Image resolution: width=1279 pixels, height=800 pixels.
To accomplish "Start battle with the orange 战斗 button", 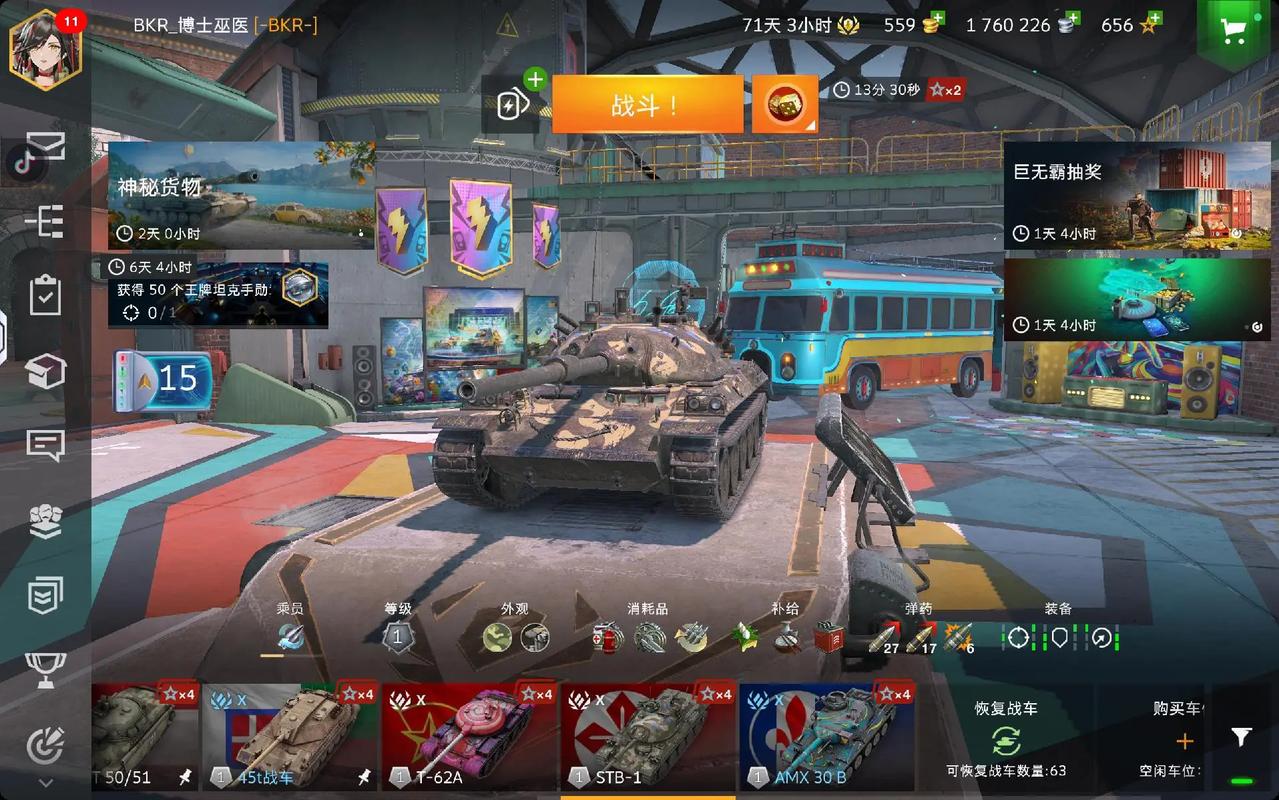I will (x=647, y=104).
